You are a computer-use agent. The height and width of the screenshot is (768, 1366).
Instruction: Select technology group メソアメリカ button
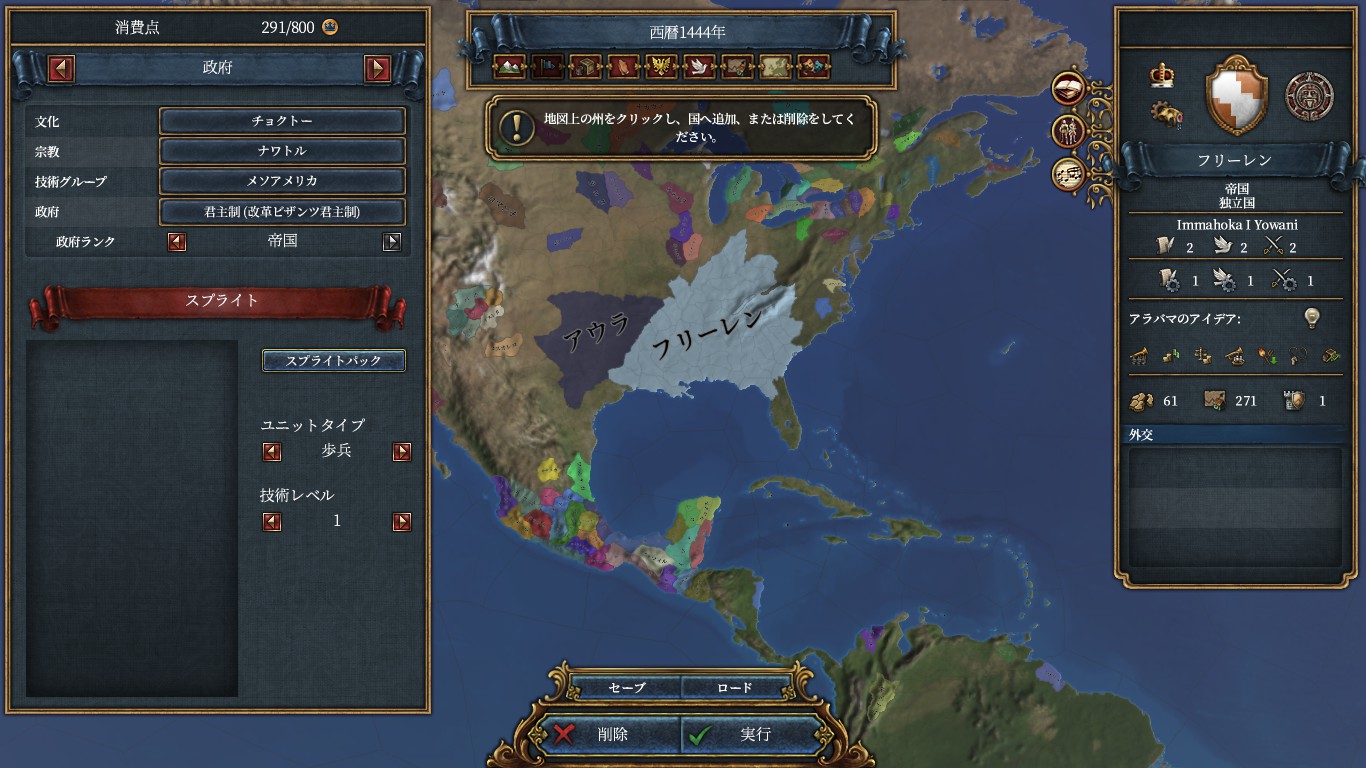coord(282,182)
